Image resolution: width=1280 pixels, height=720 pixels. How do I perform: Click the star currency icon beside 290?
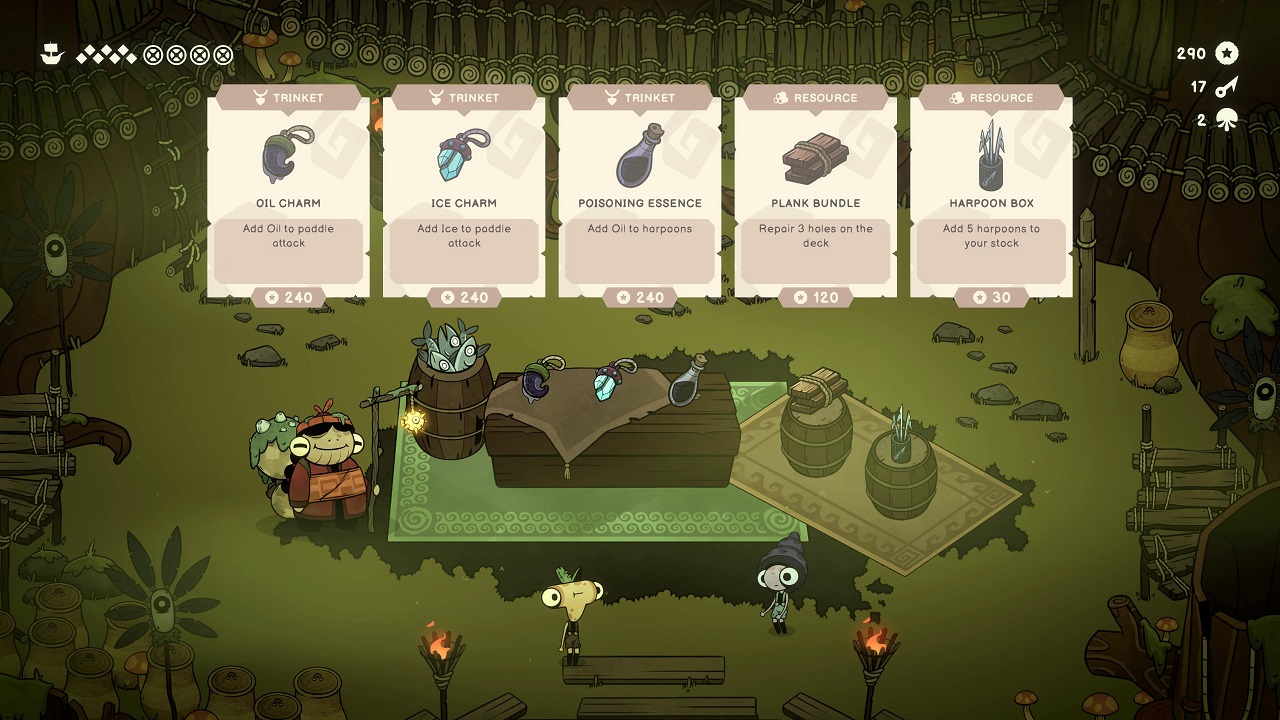click(x=1228, y=53)
